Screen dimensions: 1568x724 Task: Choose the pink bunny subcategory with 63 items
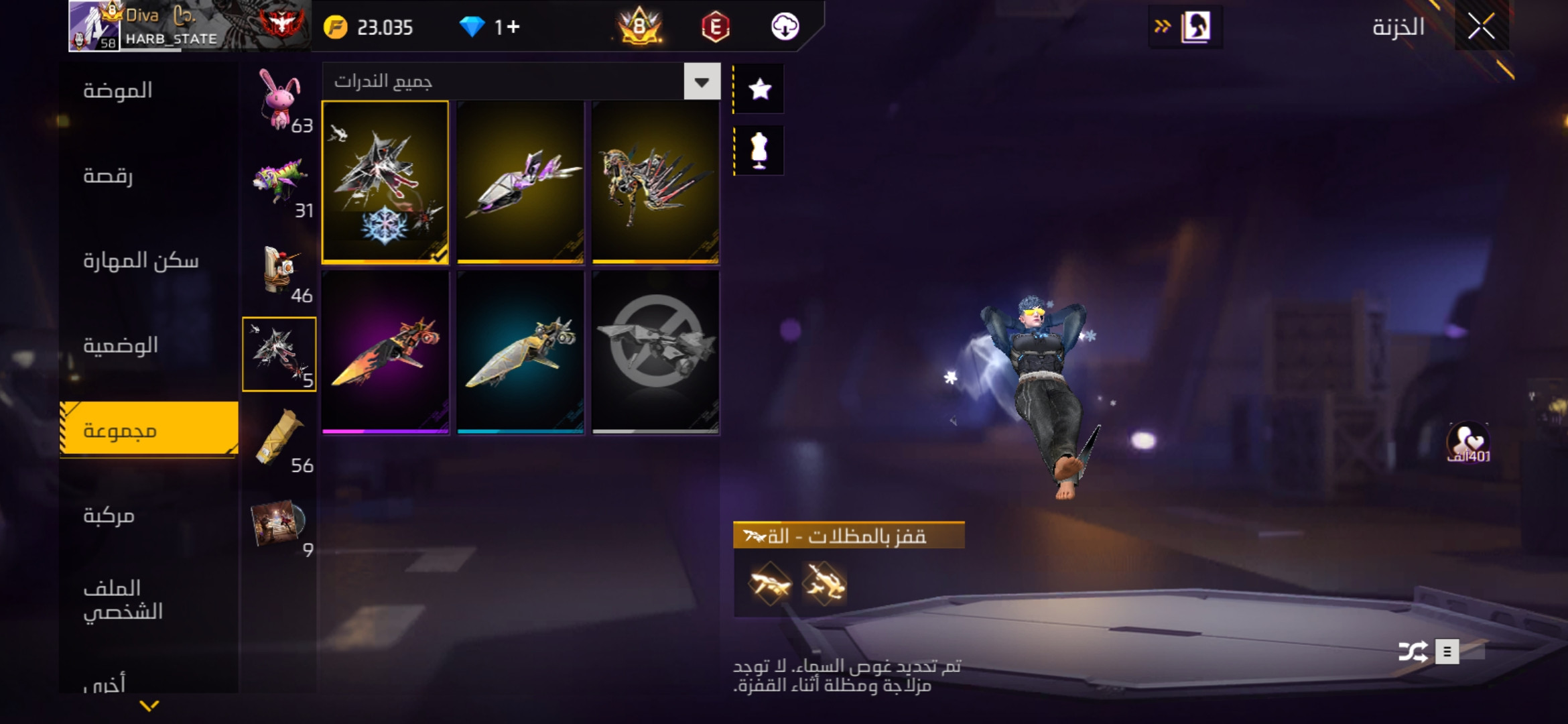[280, 101]
